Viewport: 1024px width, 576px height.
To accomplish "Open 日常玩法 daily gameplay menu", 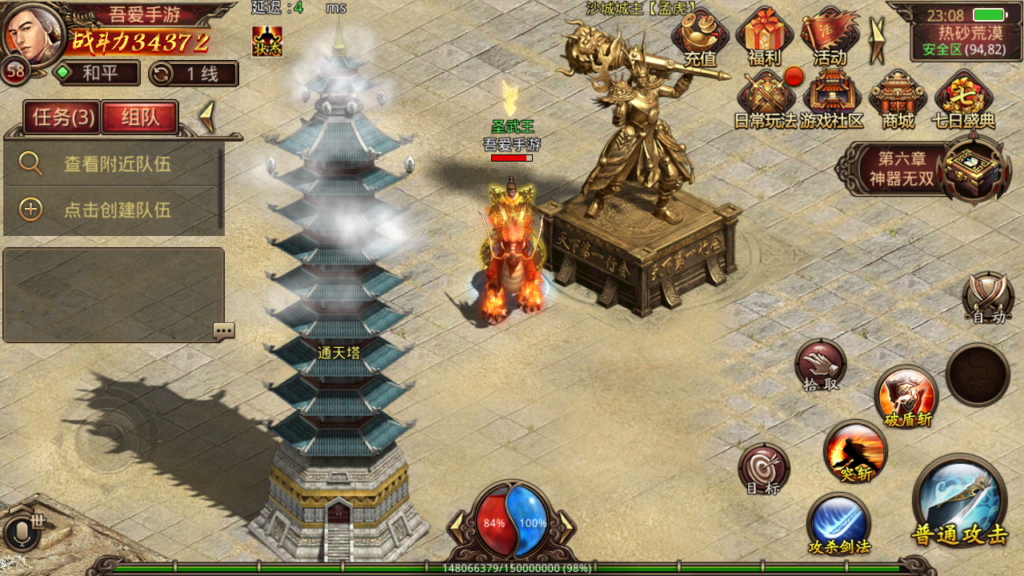I will (768, 99).
